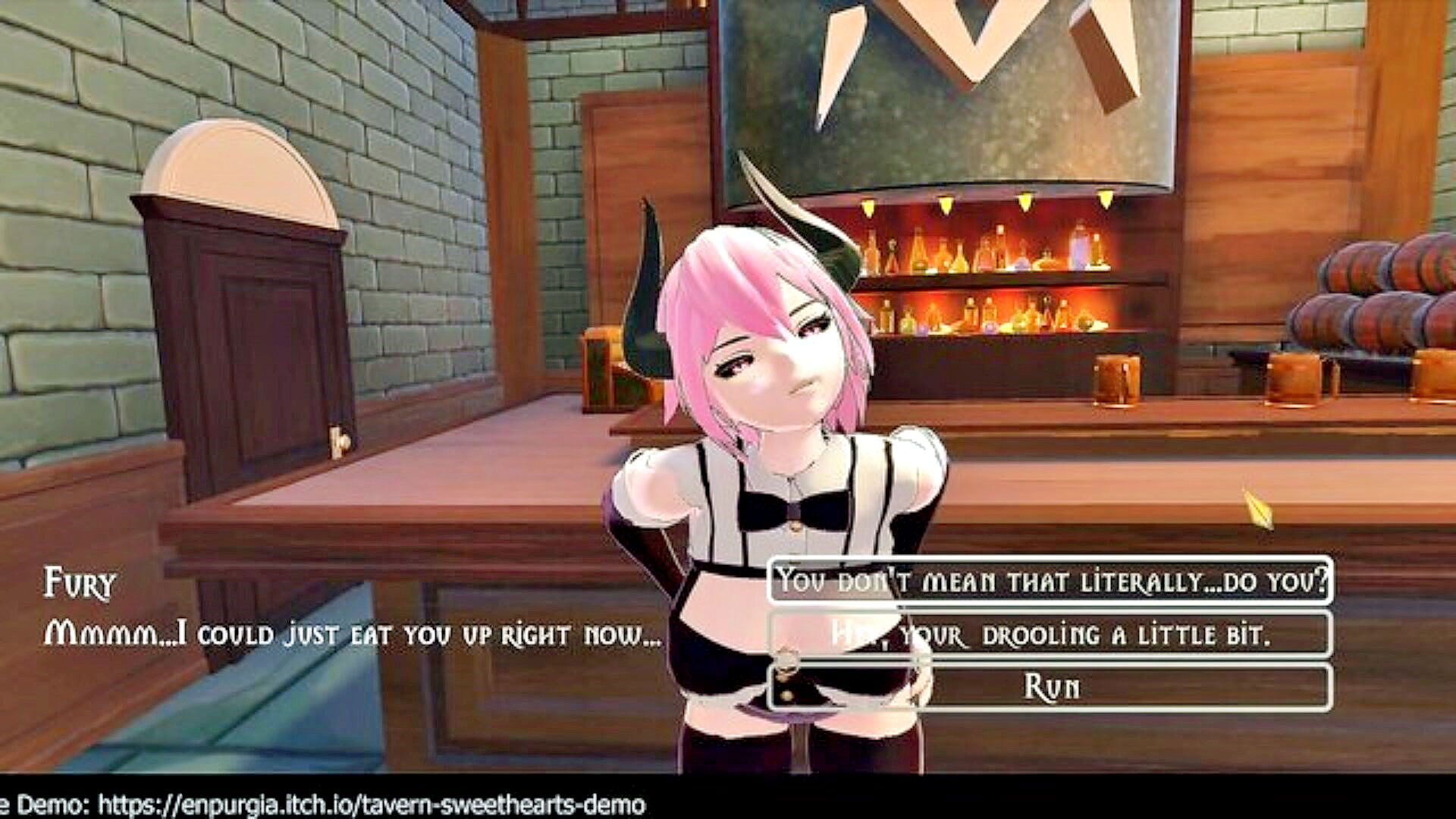Pick the Run dialogue option

click(x=1050, y=687)
